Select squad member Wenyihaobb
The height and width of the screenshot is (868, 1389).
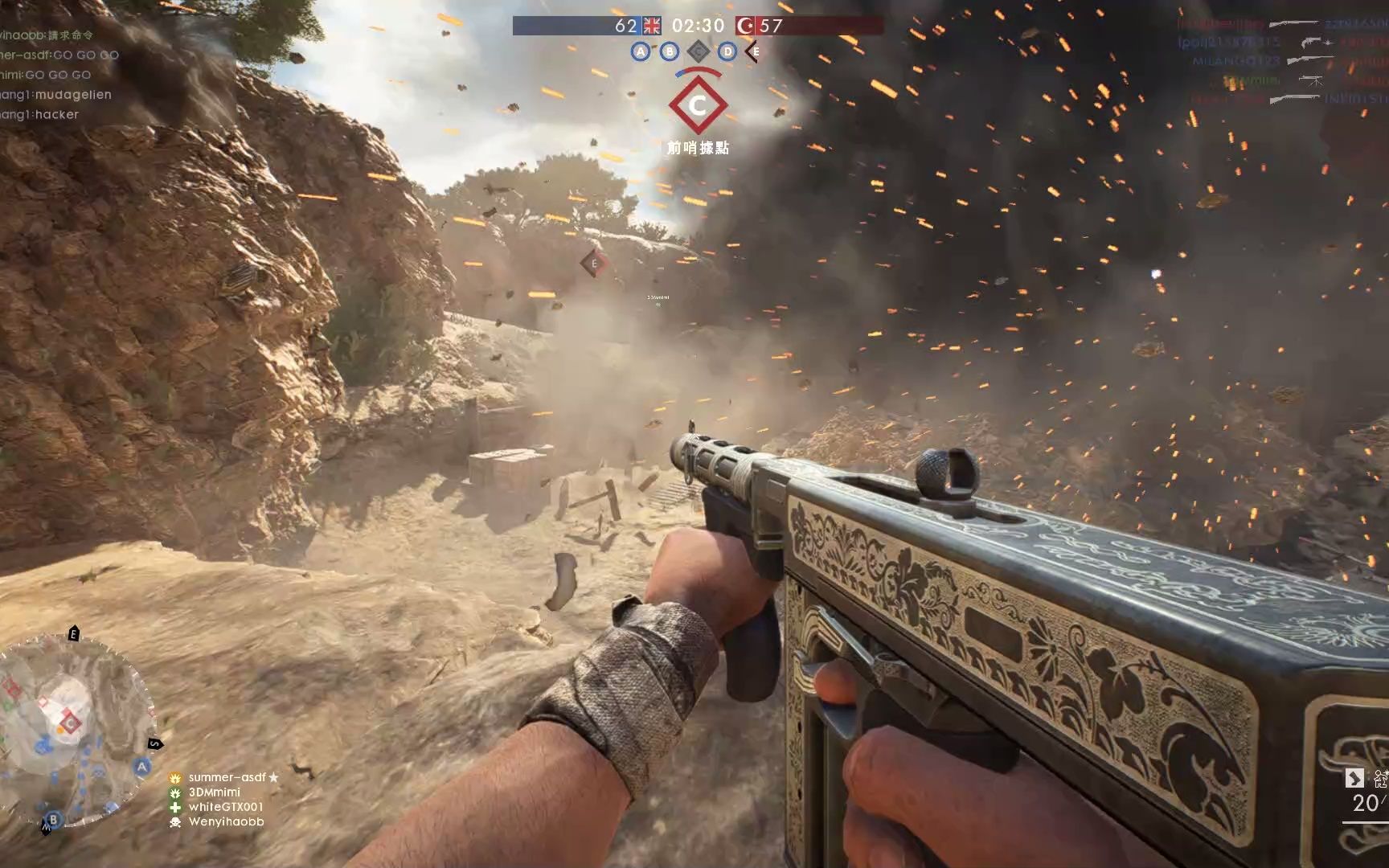[226, 822]
